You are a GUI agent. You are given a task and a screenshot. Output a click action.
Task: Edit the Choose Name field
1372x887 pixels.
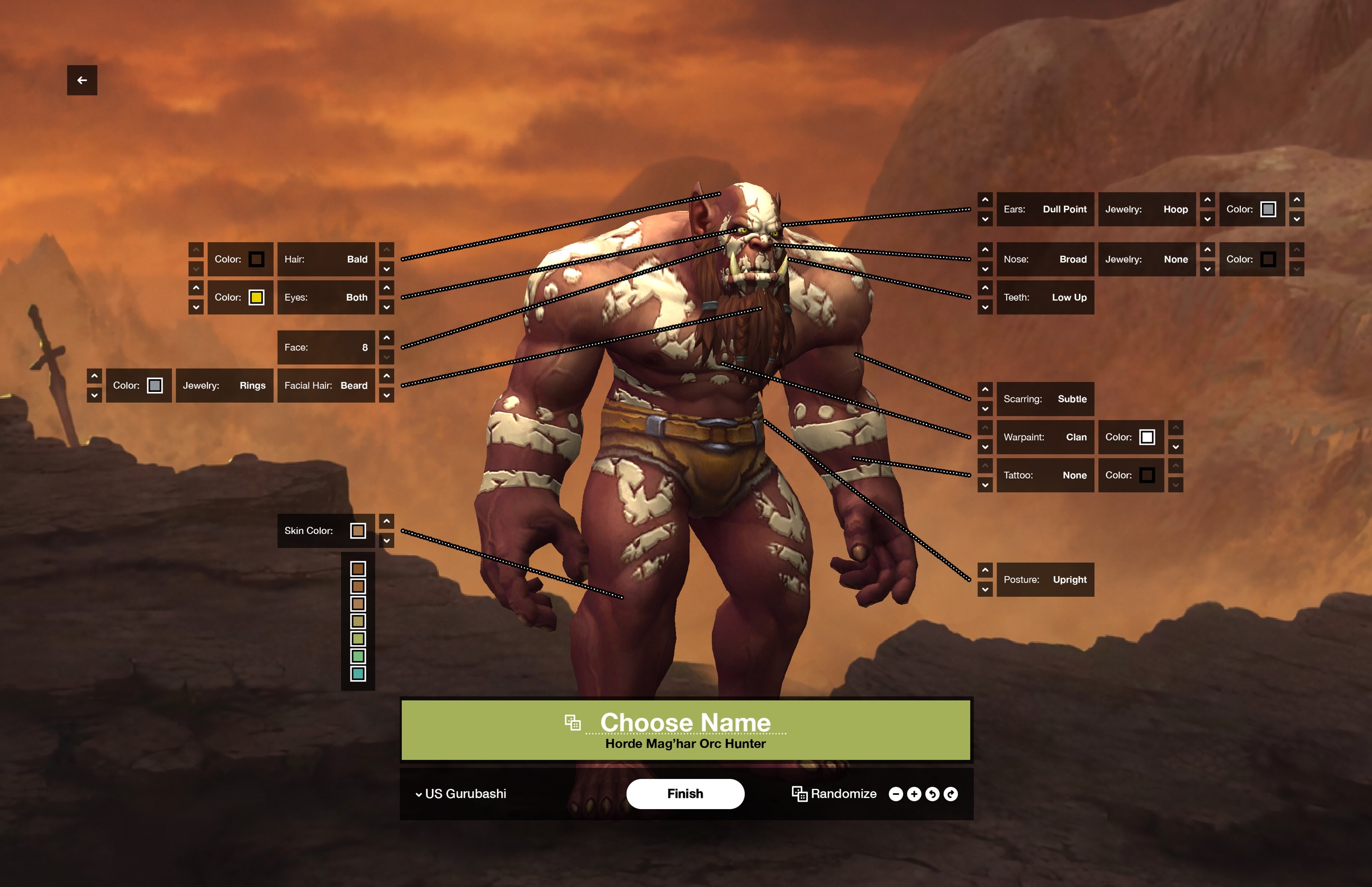685,722
